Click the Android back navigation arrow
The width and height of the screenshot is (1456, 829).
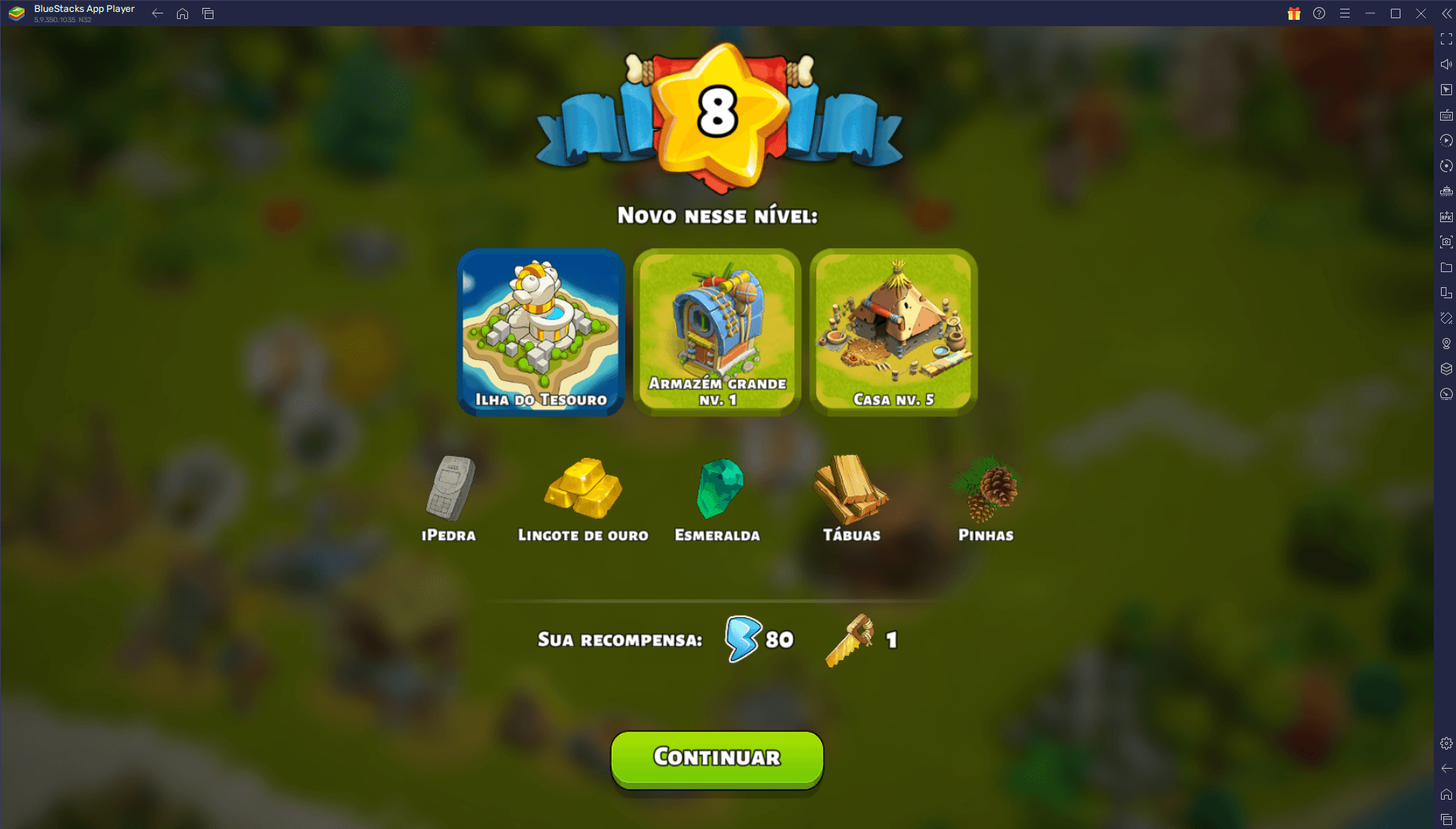157,13
